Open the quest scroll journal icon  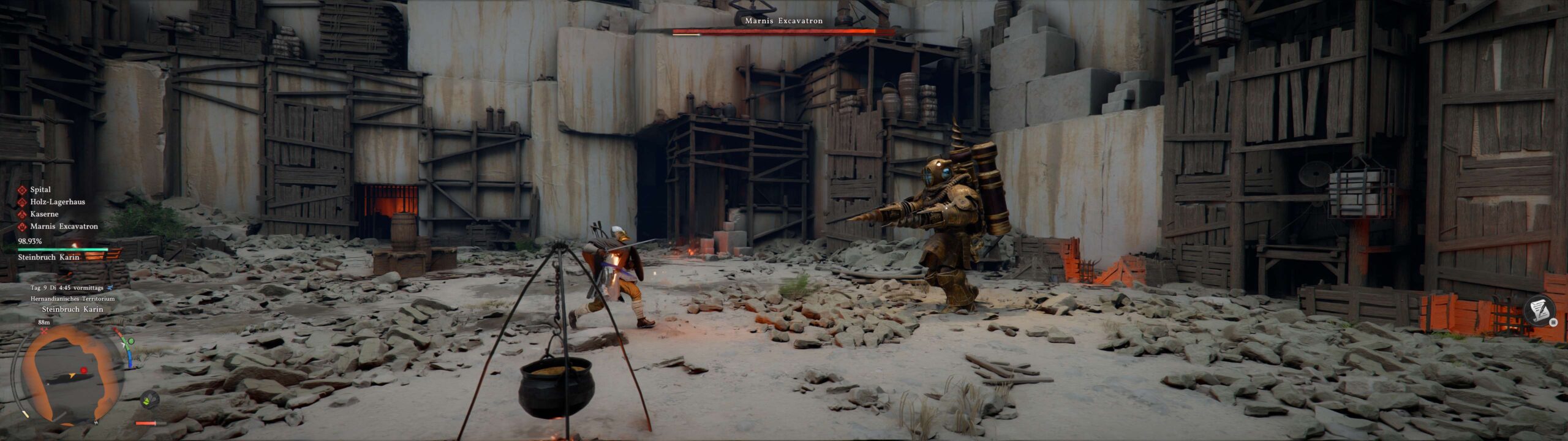coord(1538,311)
